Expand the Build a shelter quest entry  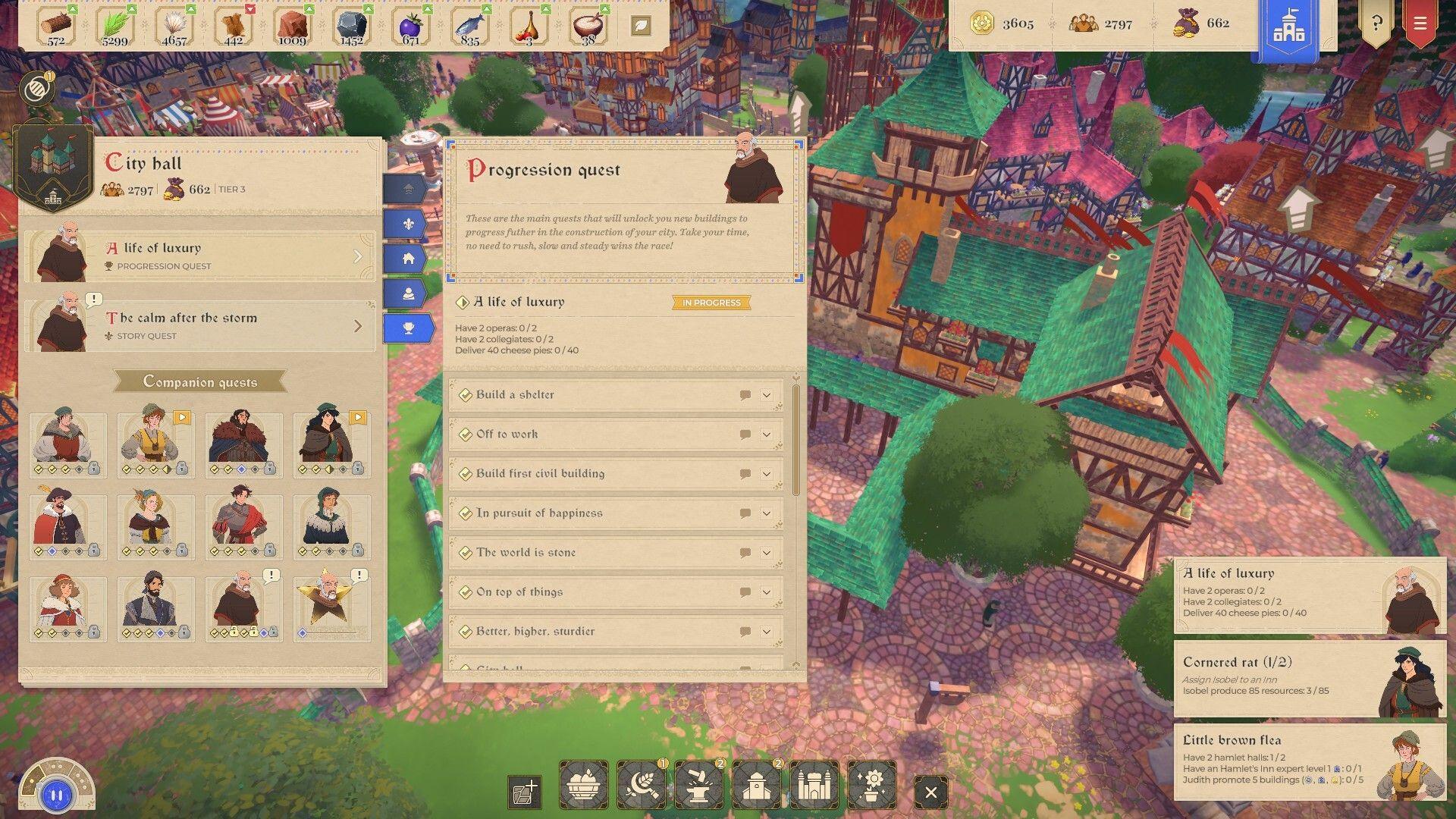766,394
